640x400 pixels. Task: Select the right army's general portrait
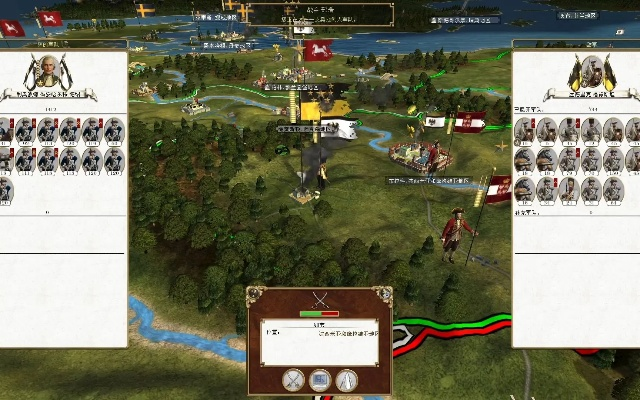tap(590, 73)
